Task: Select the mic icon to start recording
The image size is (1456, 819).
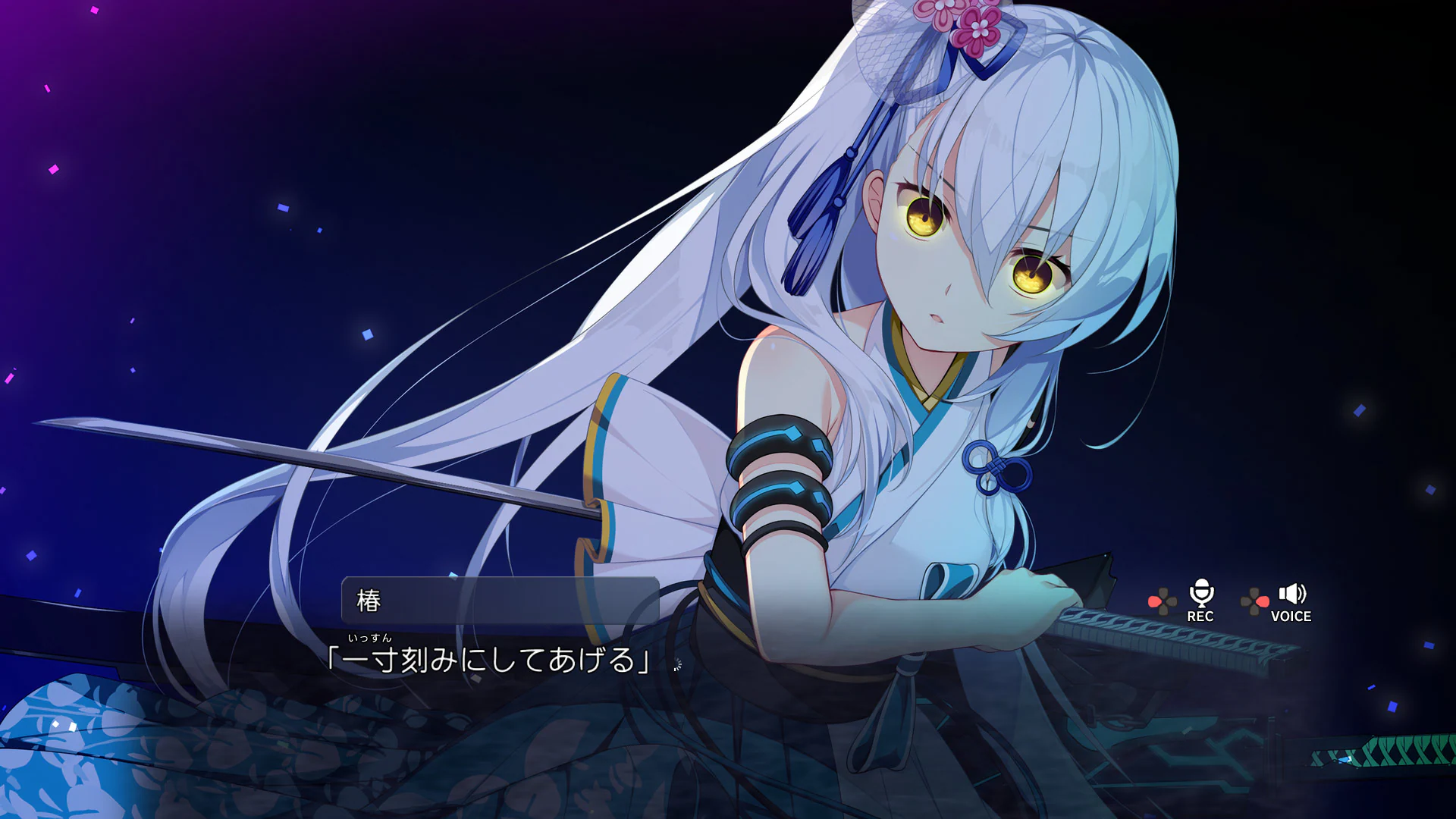Action: pyautogui.click(x=1201, y=592)
